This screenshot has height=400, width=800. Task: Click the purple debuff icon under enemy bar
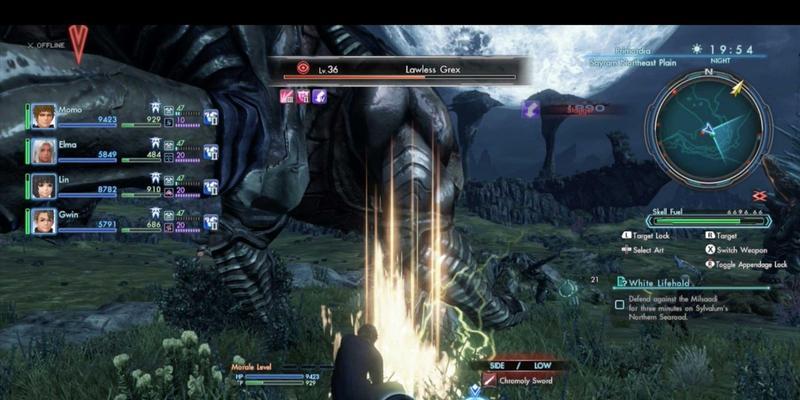(x=319, y=96)
